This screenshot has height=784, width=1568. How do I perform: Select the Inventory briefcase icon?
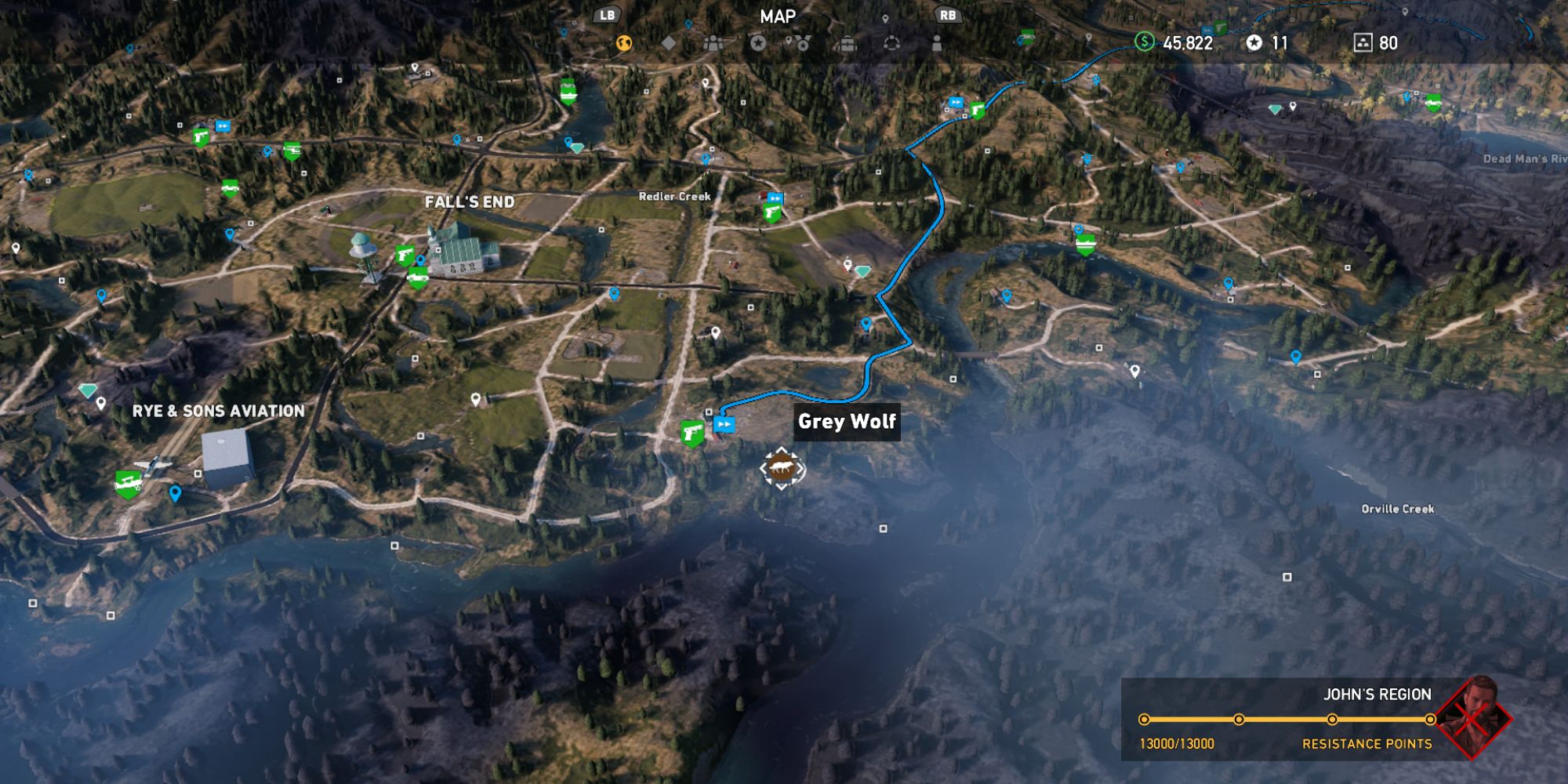[x=848, y=43]
